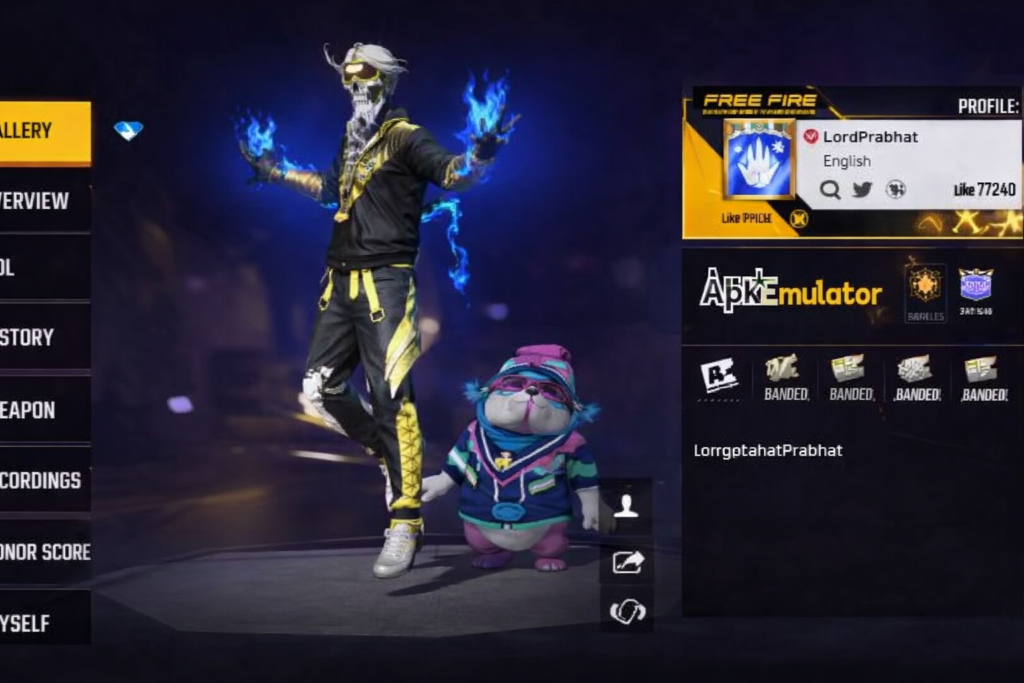Click the character silhouette button
Viewport: 1024px width, 683px height.
click(x=627, y=506)
